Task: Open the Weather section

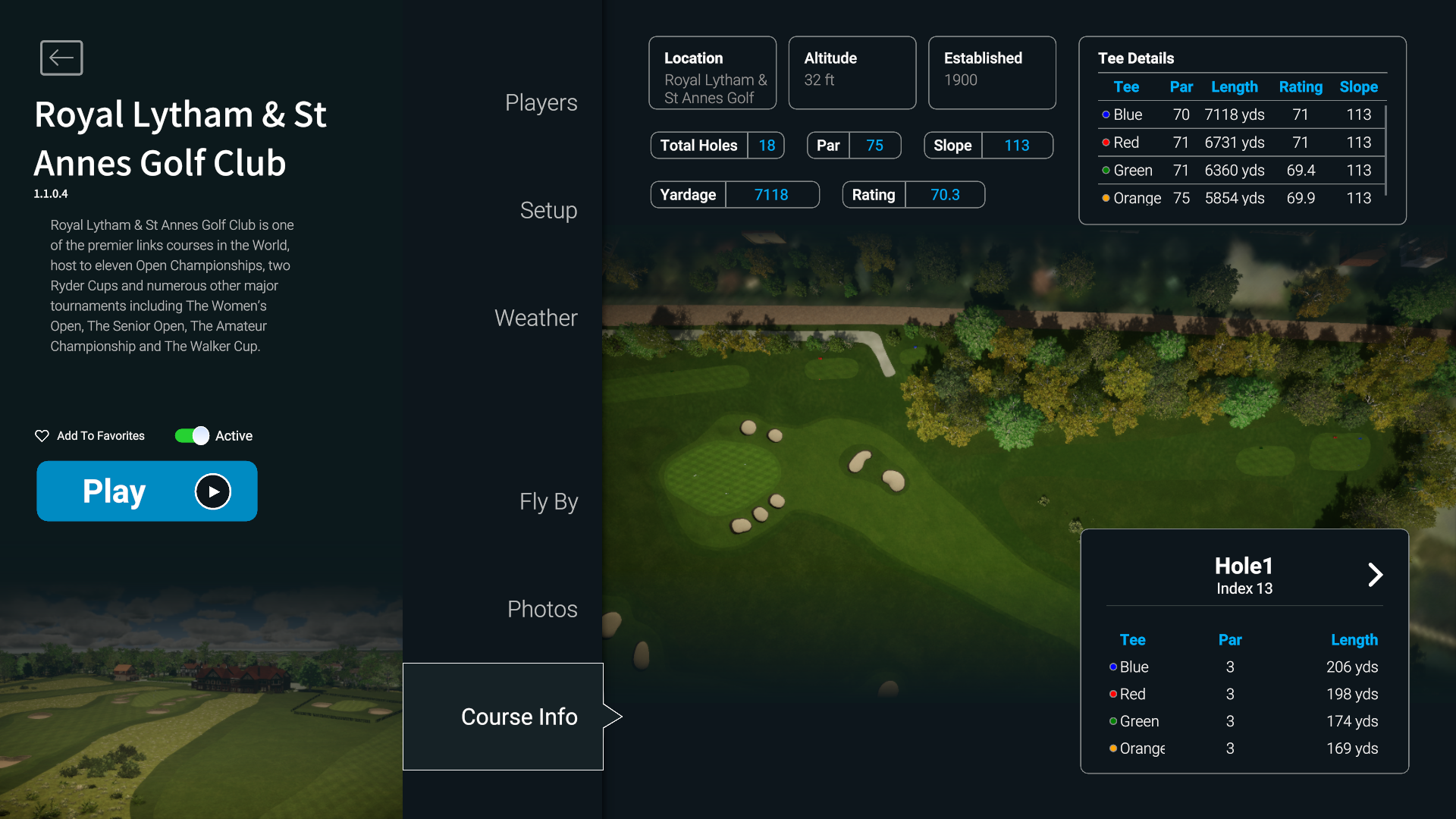Action: click(x=535, y=318)
